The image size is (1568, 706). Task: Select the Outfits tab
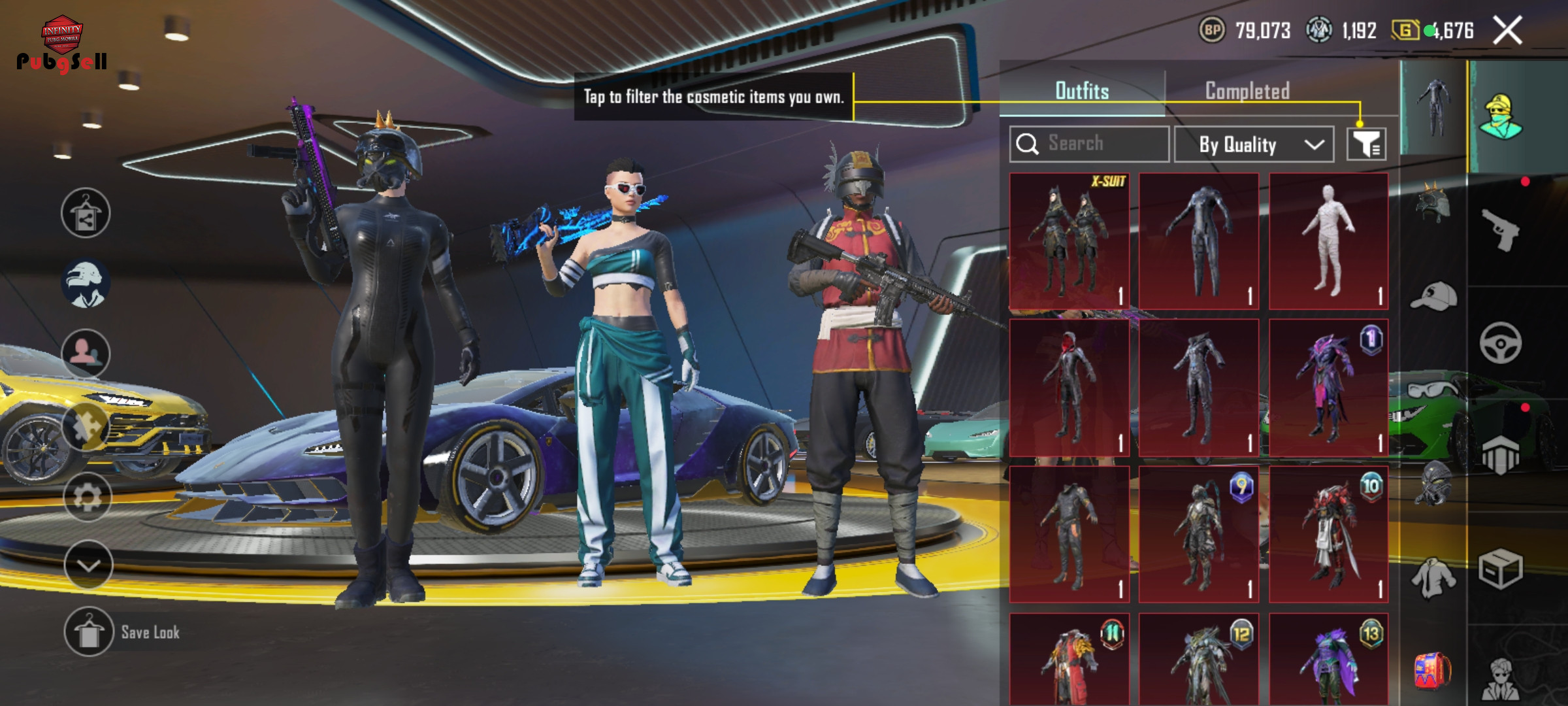1082,91
